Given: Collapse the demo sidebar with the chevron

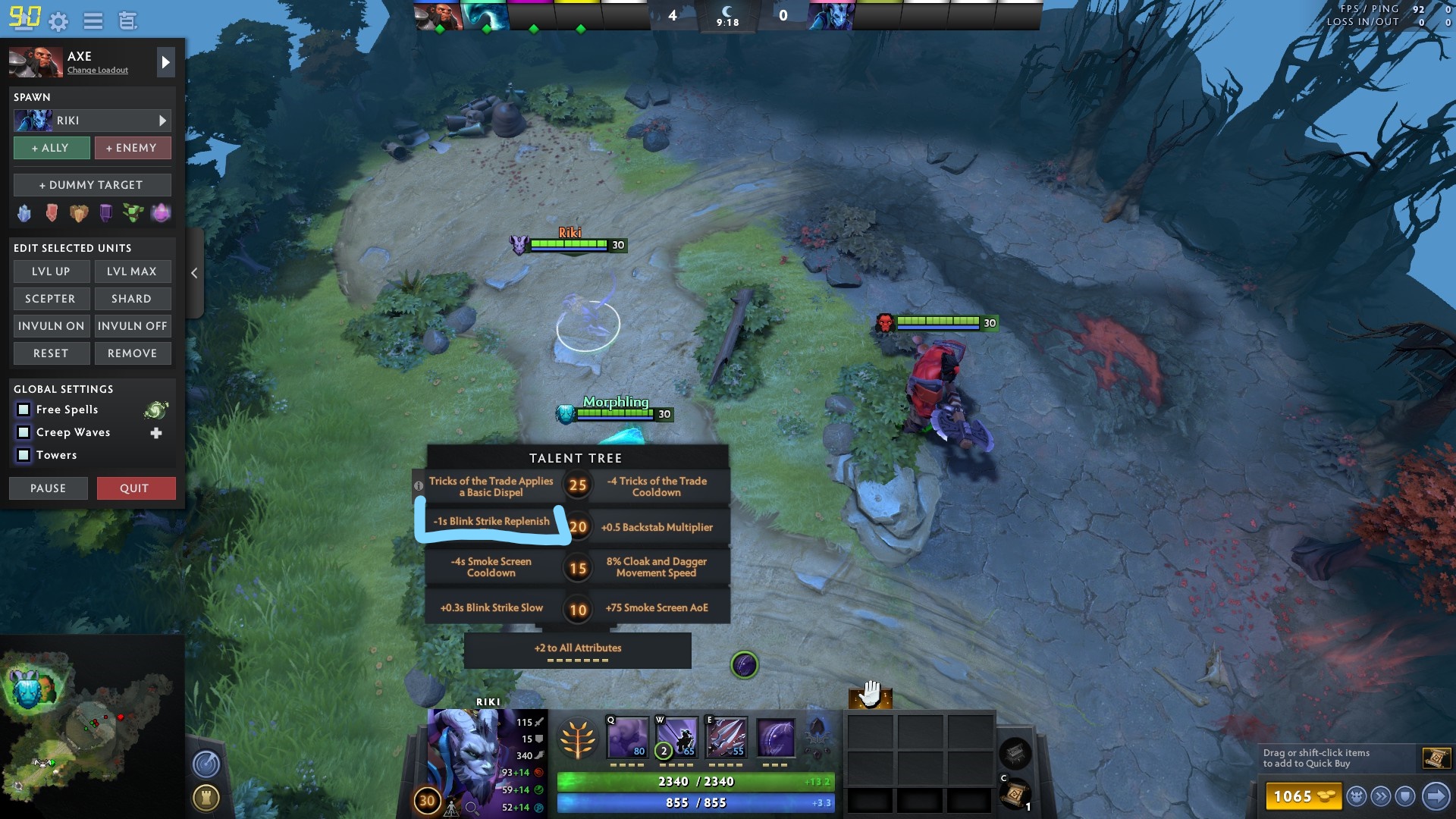Looking at the screenshot, I should [195, 273].
